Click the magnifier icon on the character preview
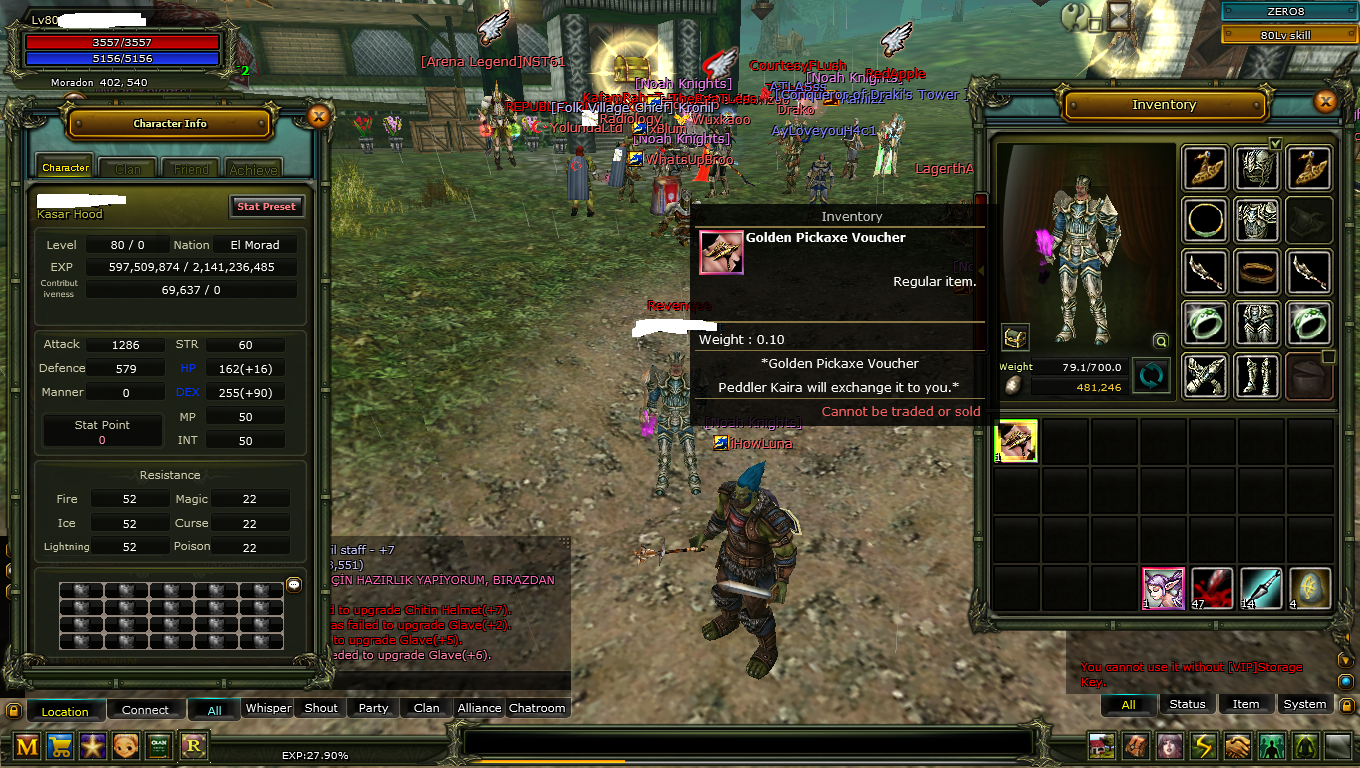 tap(1160, 341)
